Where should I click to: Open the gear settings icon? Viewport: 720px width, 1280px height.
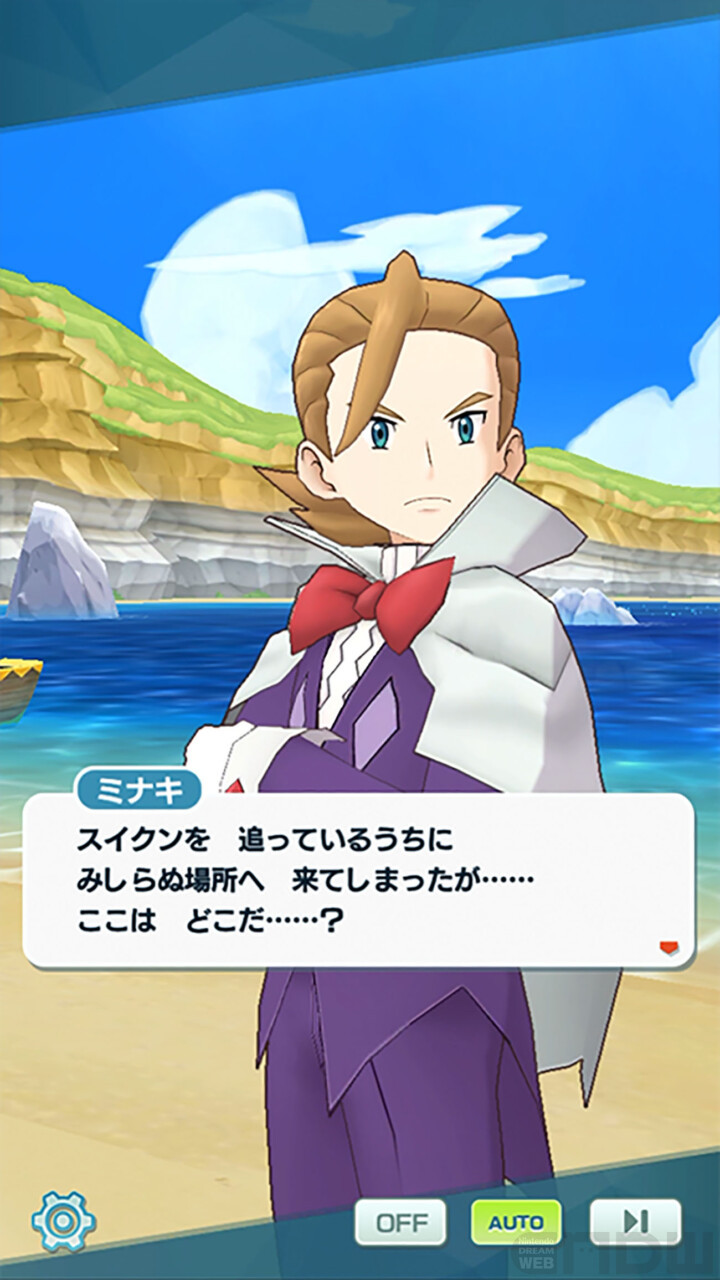pos(64,1221)
